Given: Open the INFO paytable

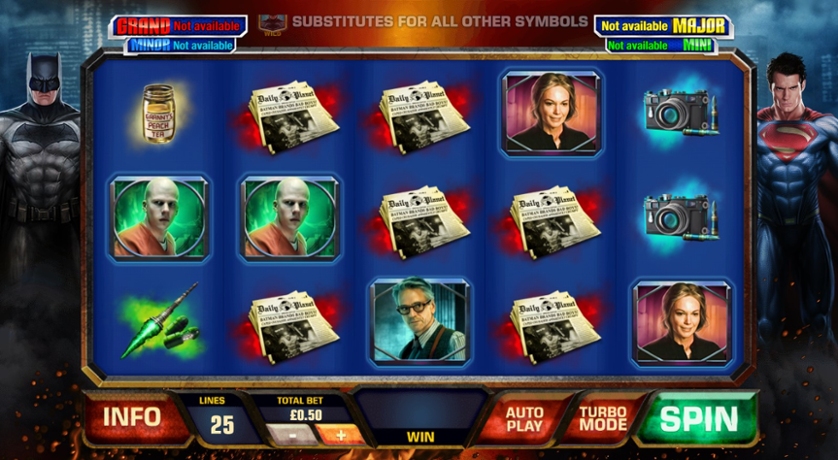Looking at the screenshot, I should click(133, 418).
